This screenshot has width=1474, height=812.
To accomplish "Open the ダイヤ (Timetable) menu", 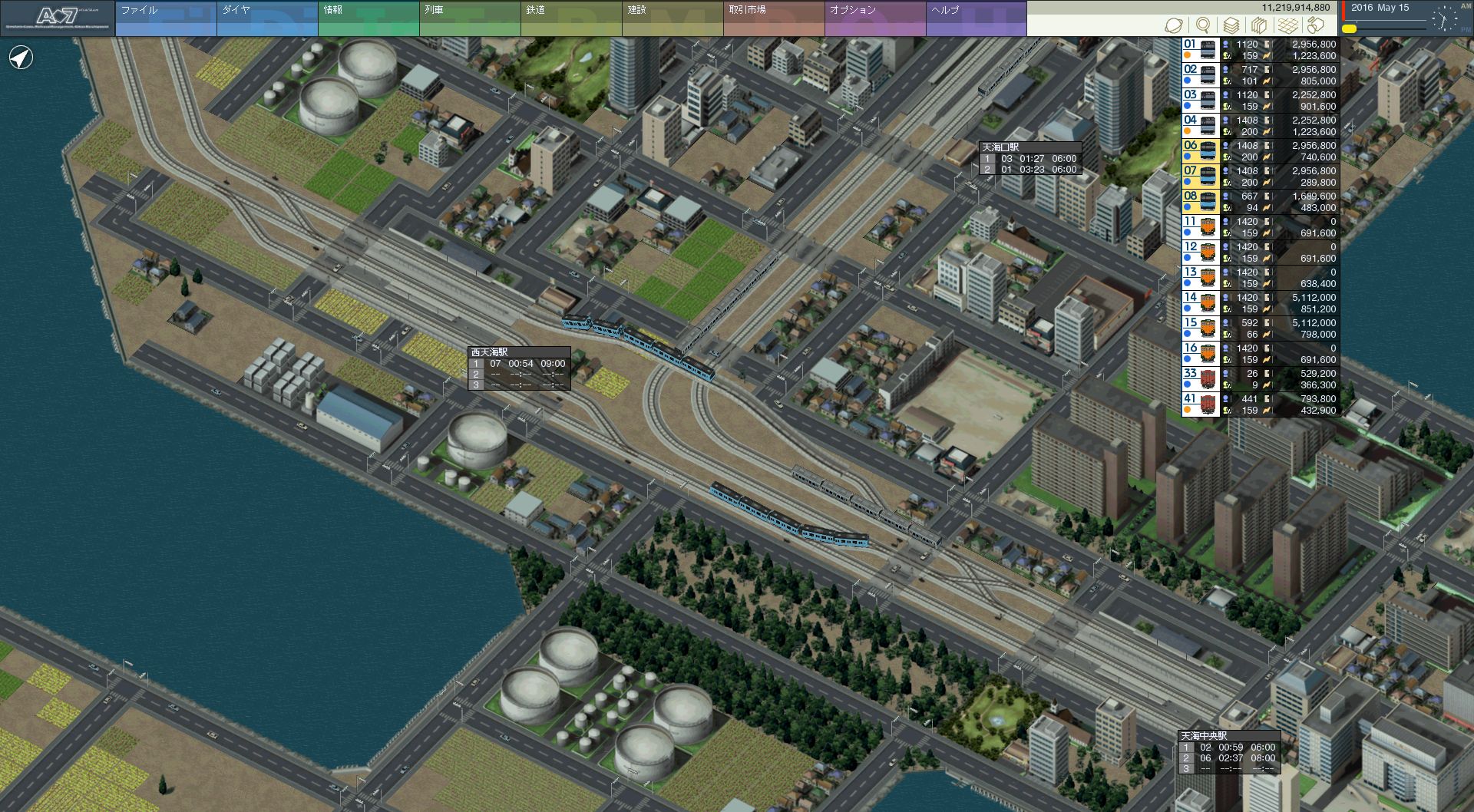I will [x=267, y=18].
